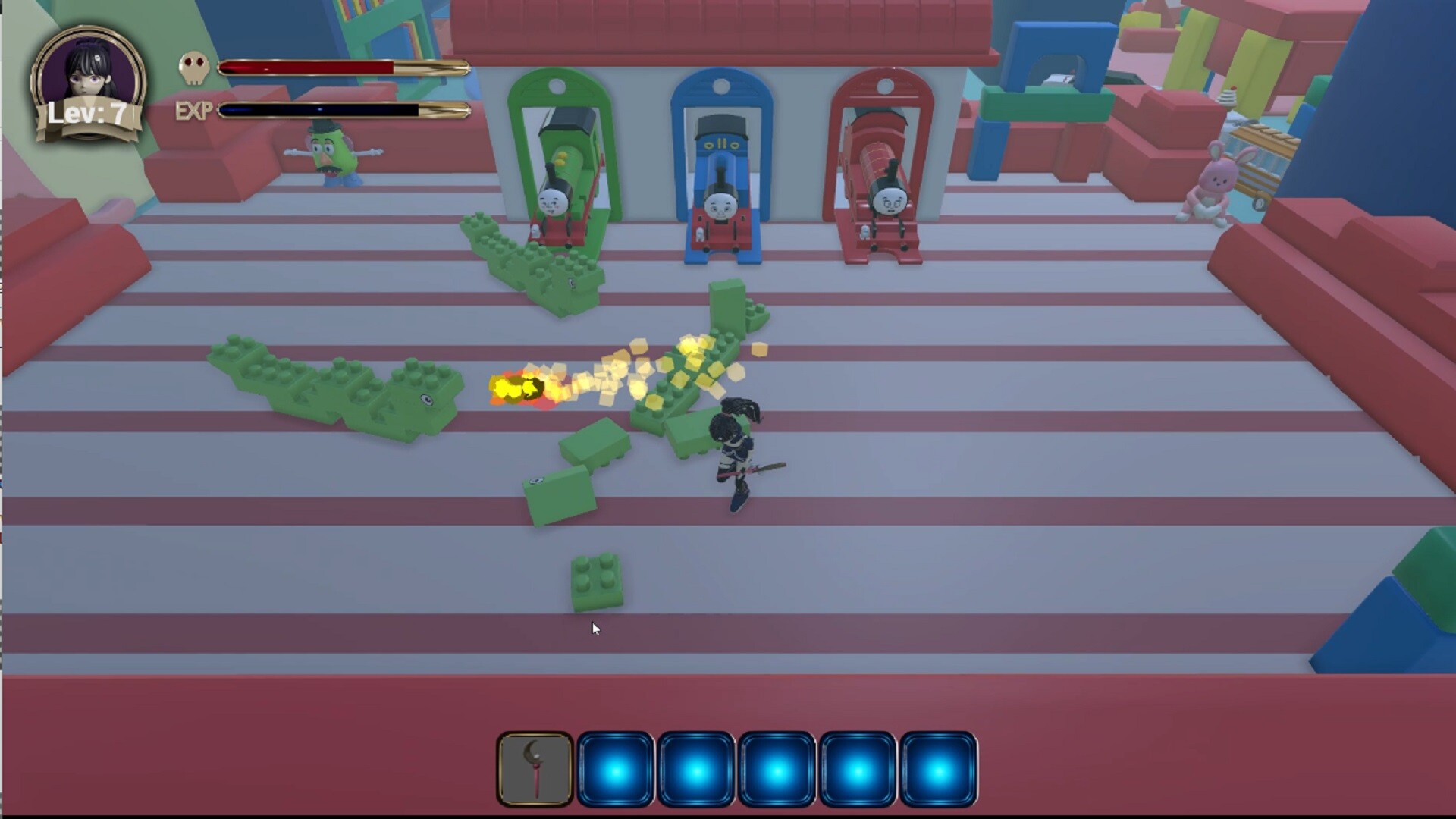Image resolution: width=1456 pixels, height=819 pixels.
Task: Click the skull icon beside the health bar
Action: (x=195, y=67)
